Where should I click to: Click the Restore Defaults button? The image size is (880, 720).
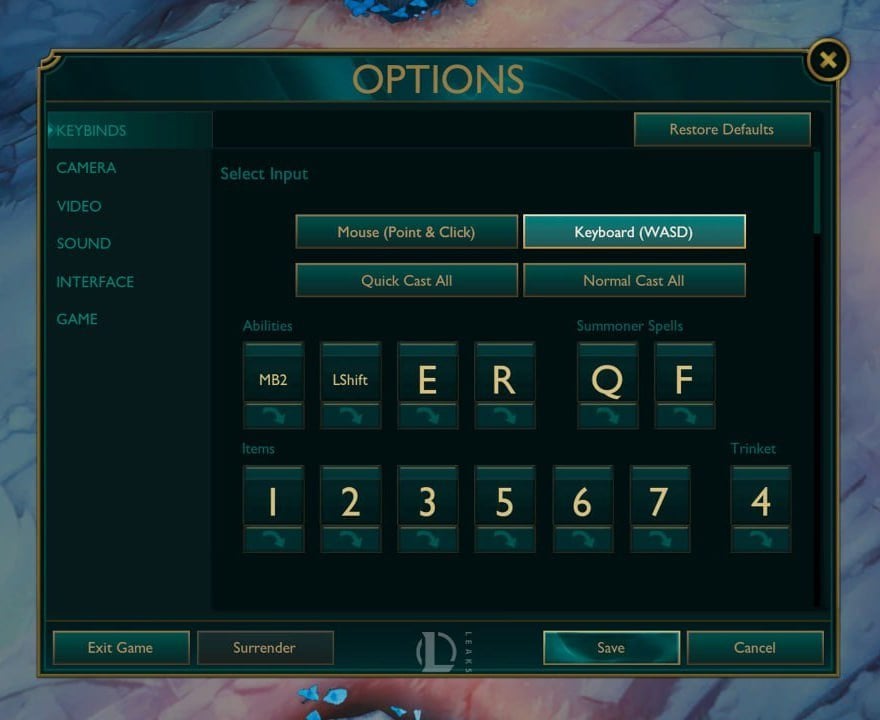click(x=721, y=129)
